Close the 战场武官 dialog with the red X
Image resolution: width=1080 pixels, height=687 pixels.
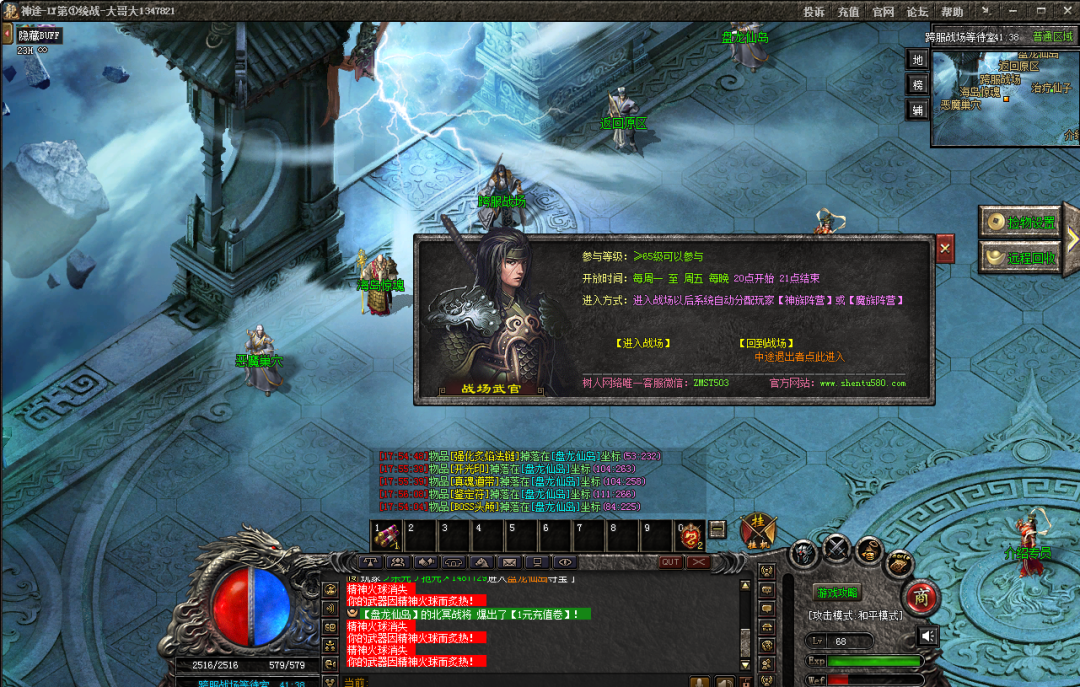point(945,247)
